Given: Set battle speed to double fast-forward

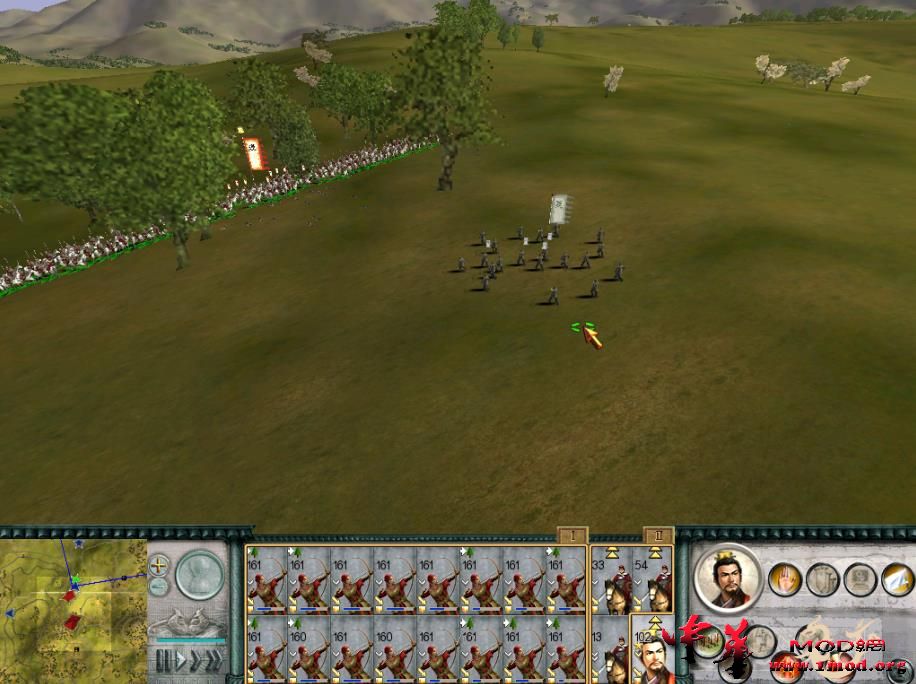Looking at the screenshot, I should 195,659.
